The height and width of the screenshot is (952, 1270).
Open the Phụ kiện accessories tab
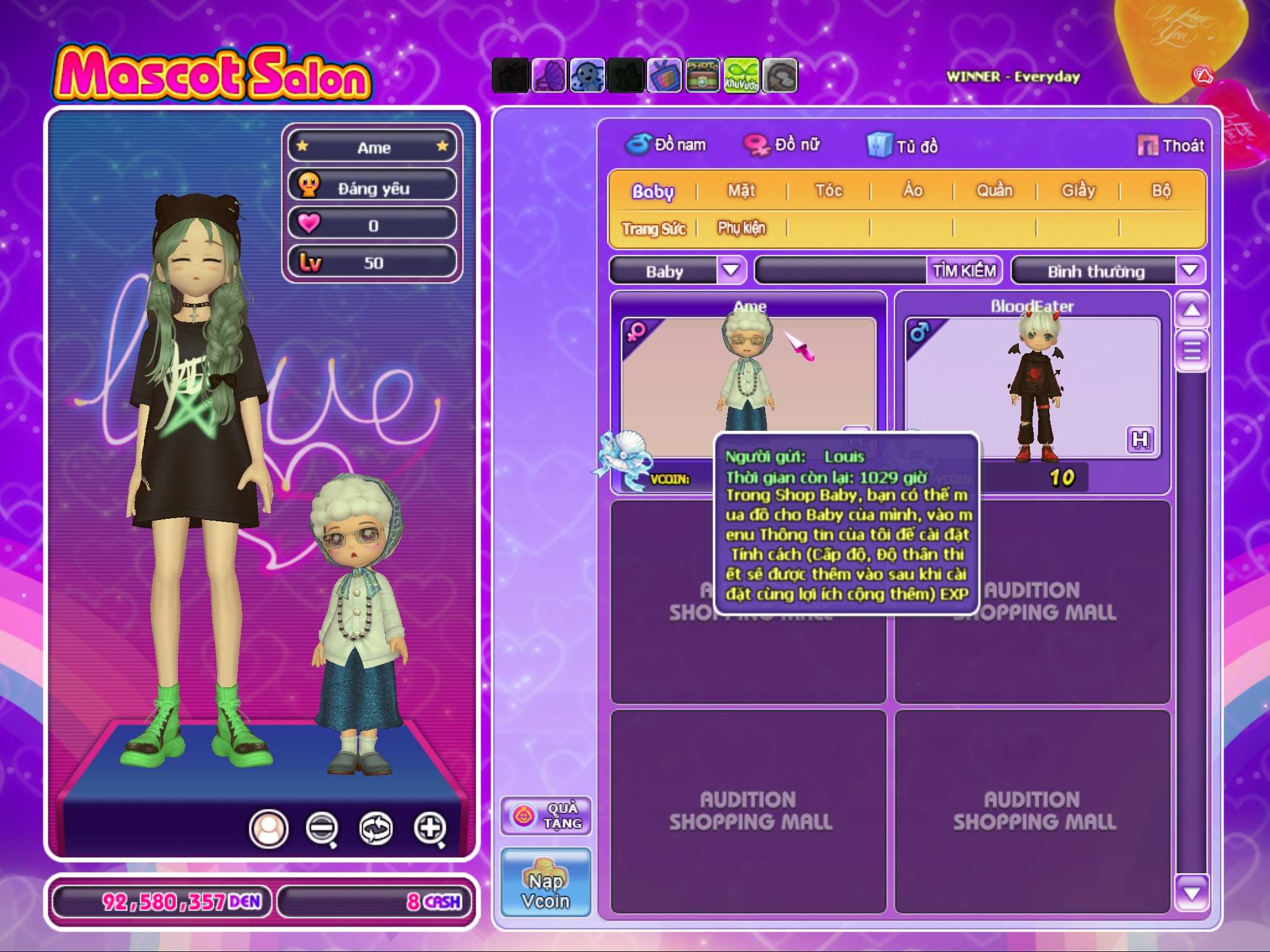pos(742,229)
